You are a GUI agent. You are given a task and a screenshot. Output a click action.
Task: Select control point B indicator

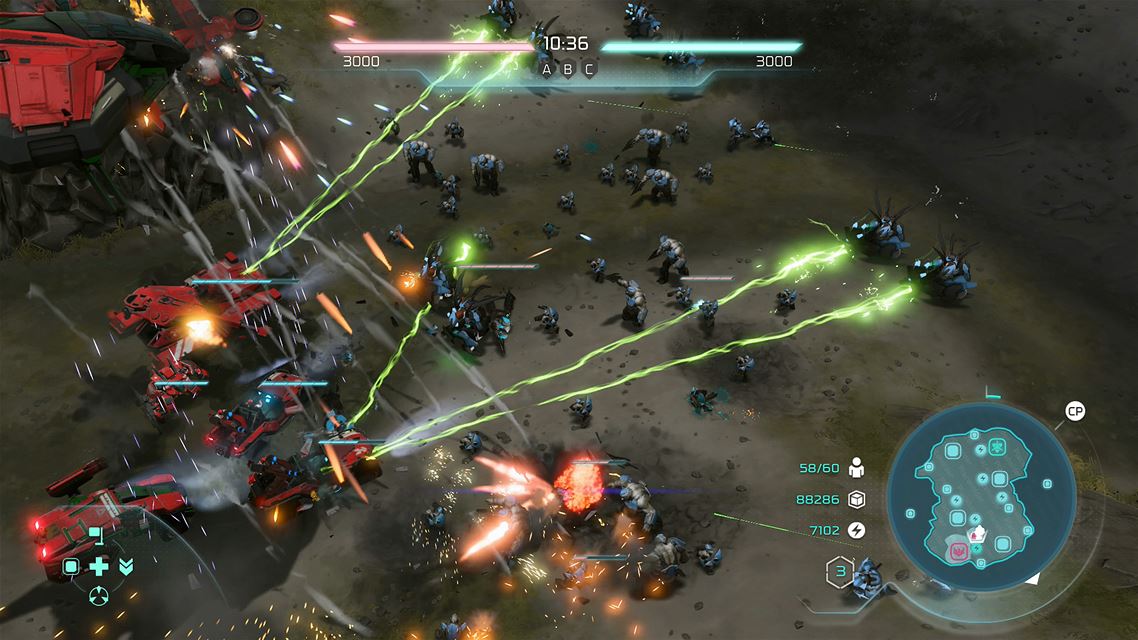[568, 69]
